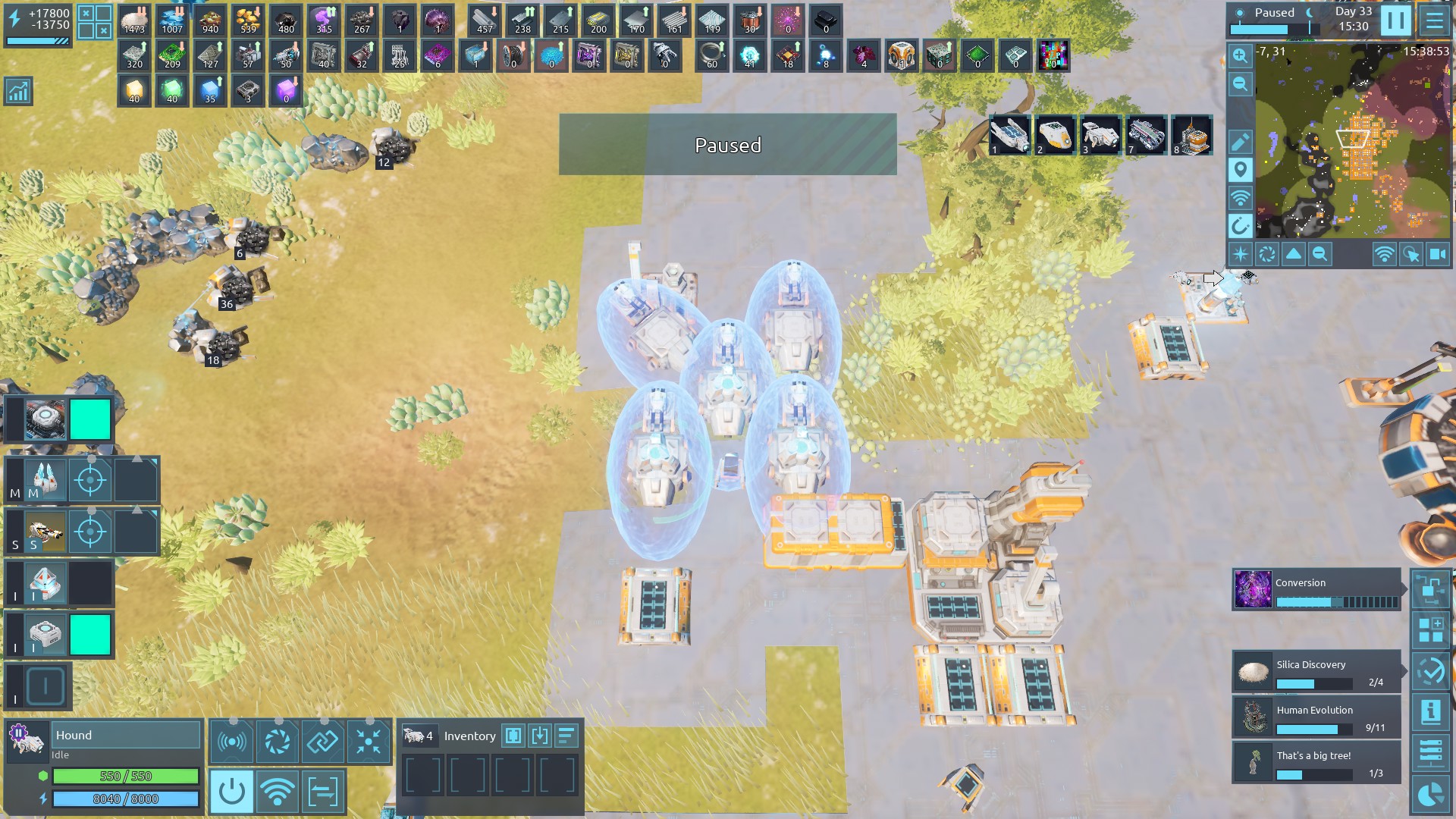Click the sort button in the Inventory header
Viewport: 1456px width, 819px height.
point(566,736)
